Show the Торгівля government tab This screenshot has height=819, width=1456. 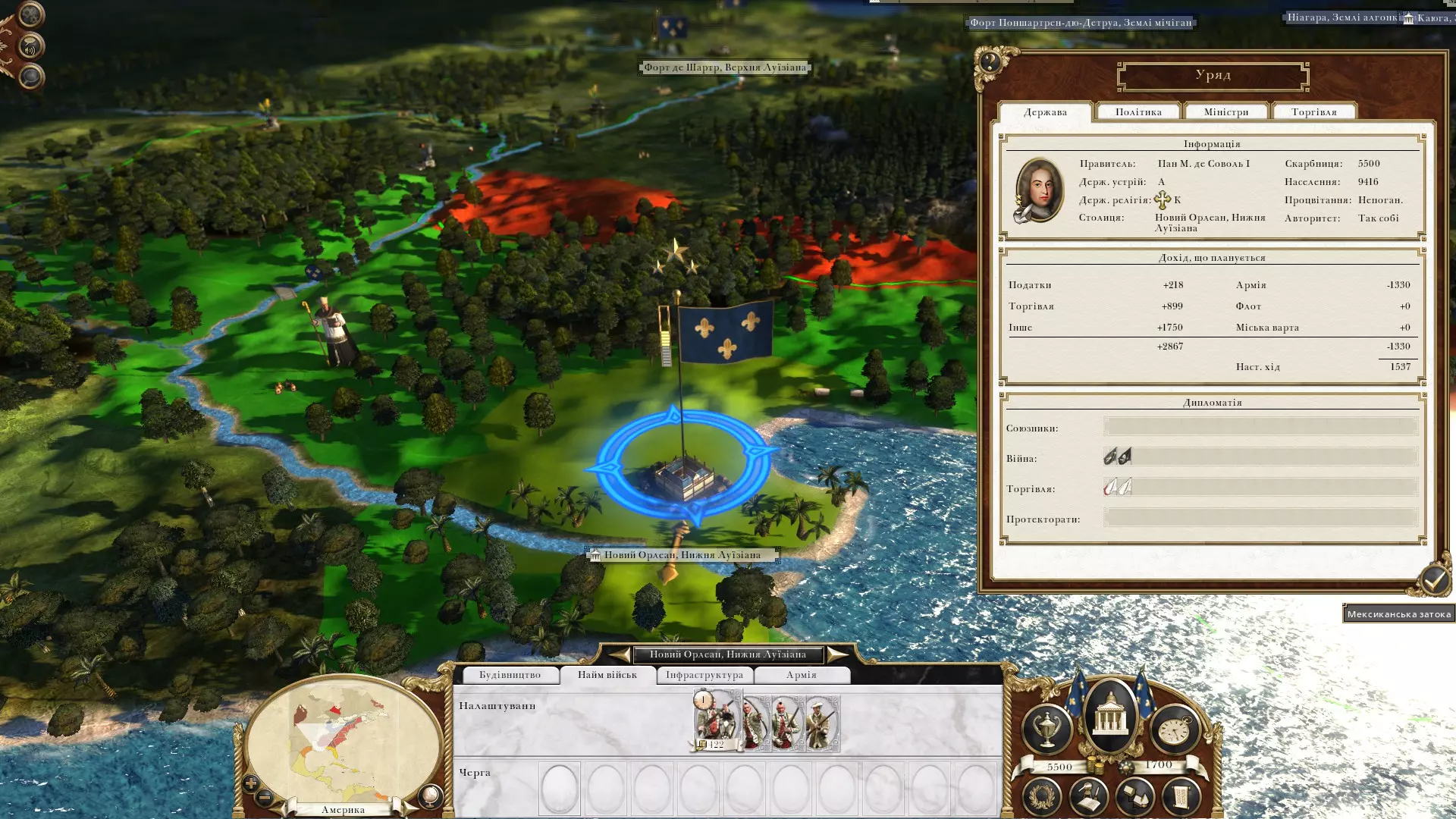coord(1314,112)
